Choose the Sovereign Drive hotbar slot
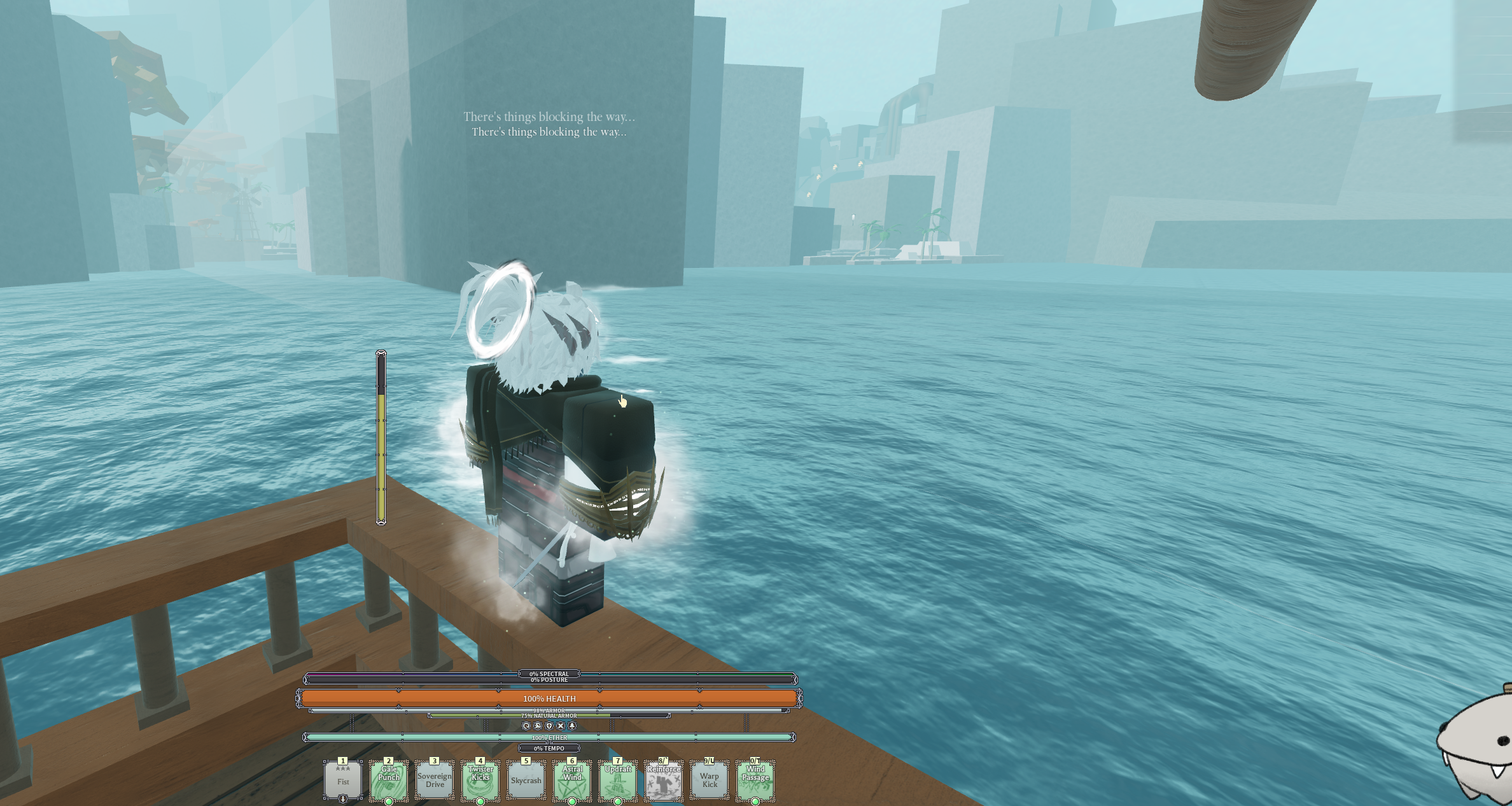 tap(435, 780)
